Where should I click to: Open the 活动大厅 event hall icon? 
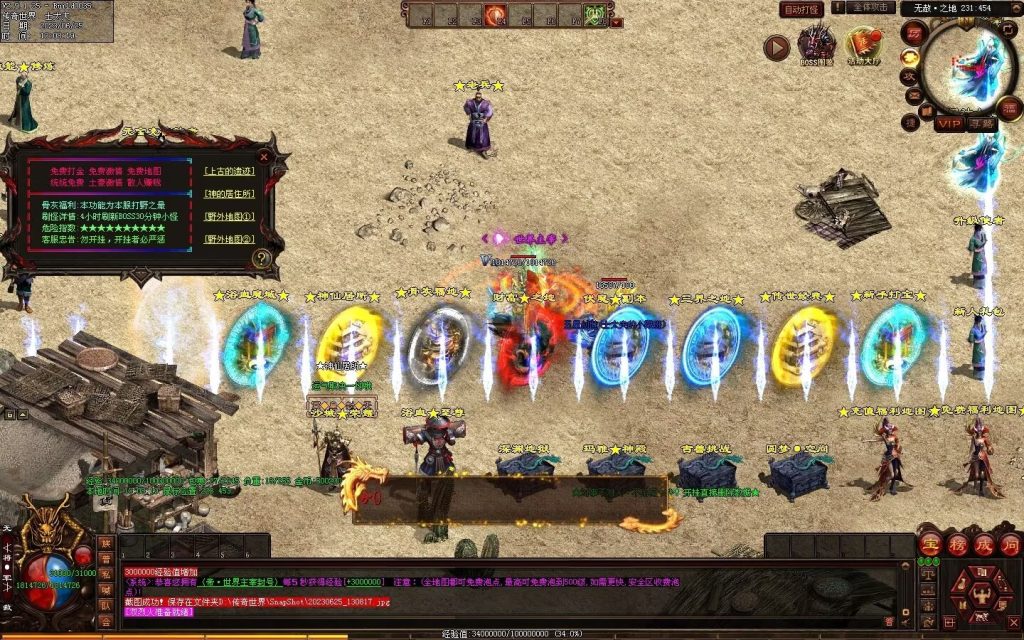[x=862, y=45]
